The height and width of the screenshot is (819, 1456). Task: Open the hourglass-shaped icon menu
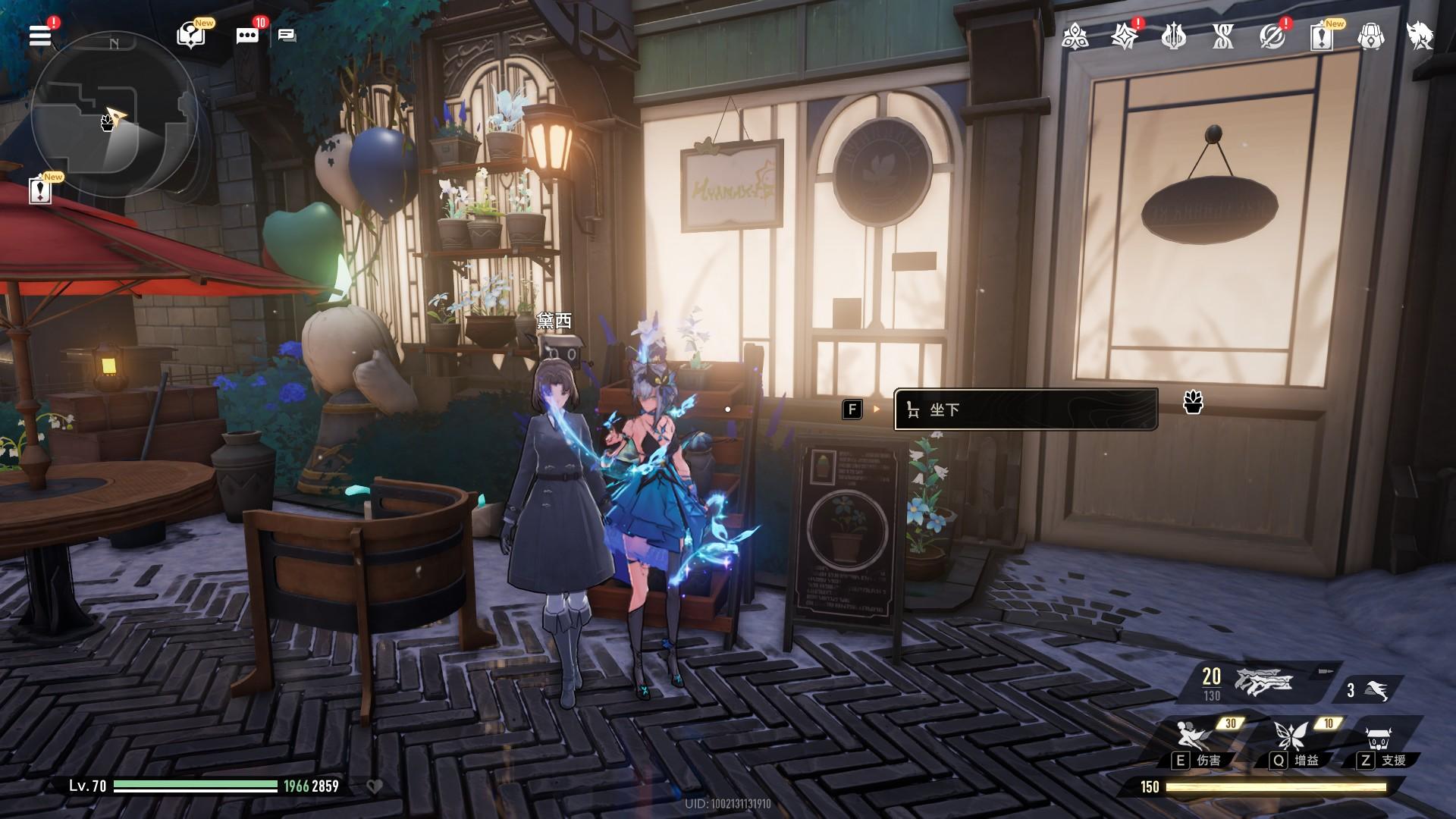point(1222,36)
